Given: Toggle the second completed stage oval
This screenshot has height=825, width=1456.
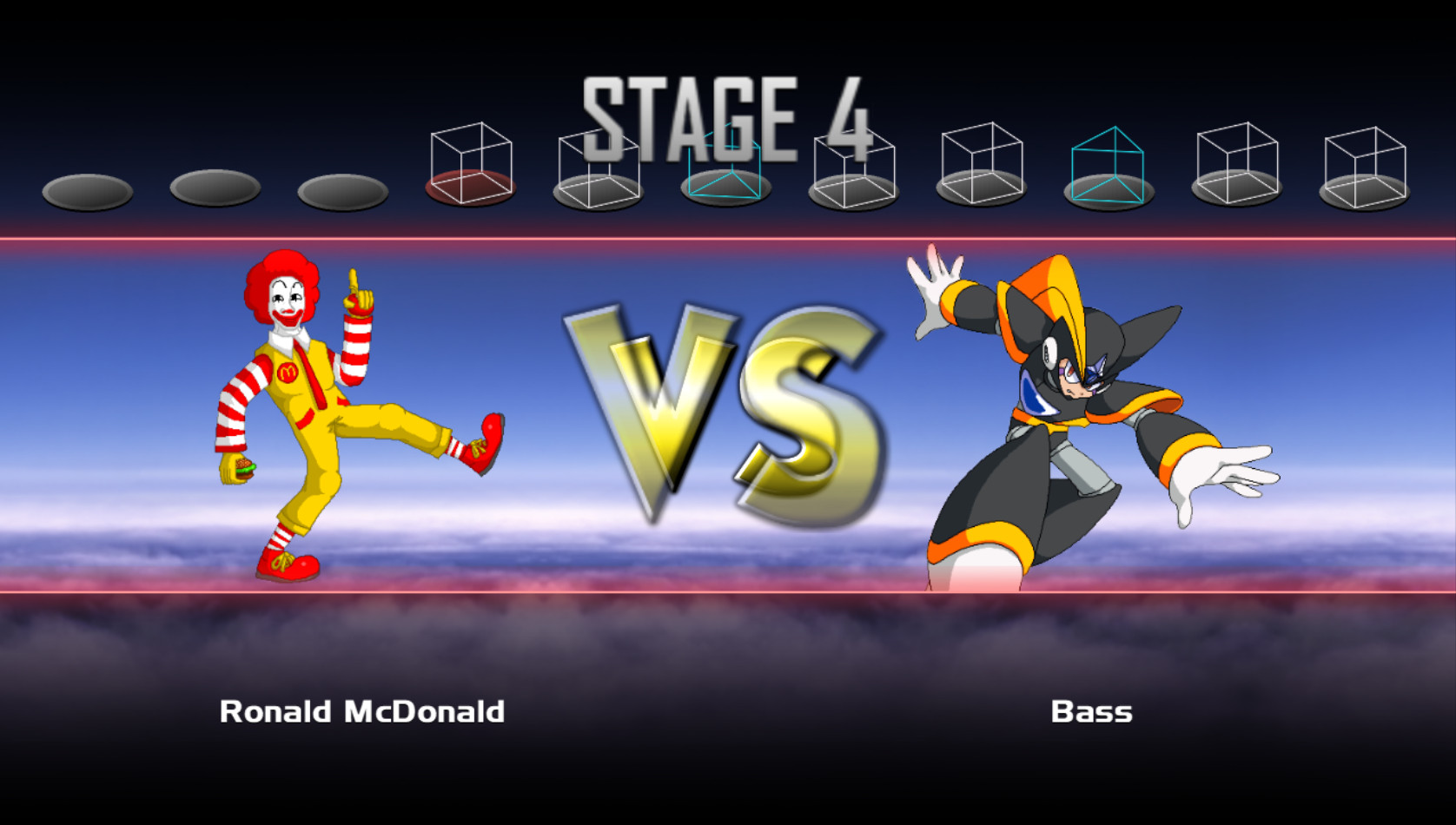Looking at the screenshot, I should coord(217,189).
